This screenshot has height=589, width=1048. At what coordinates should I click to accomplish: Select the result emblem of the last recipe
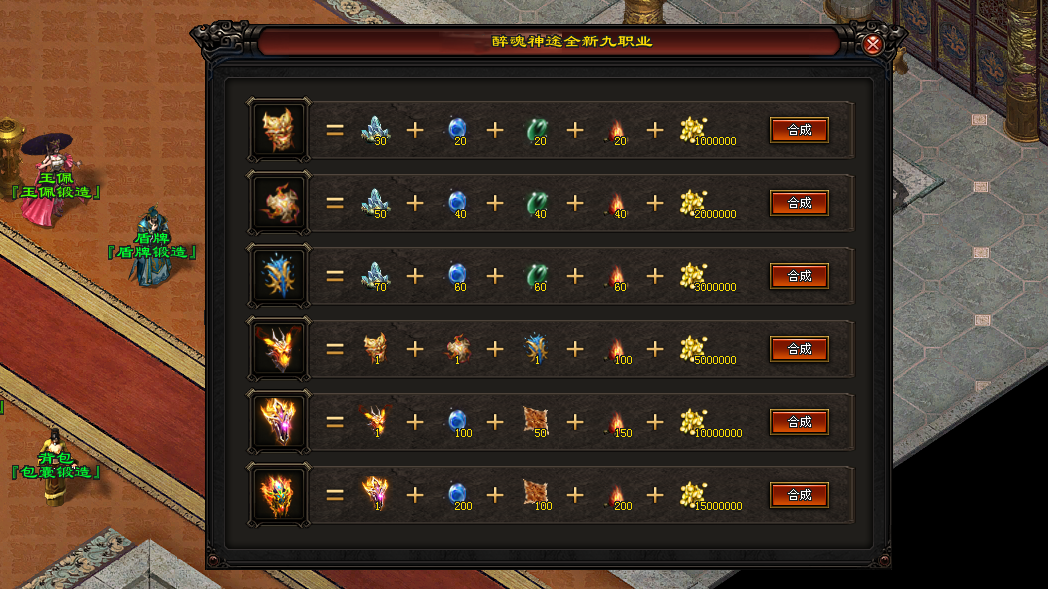pos(279,494)
